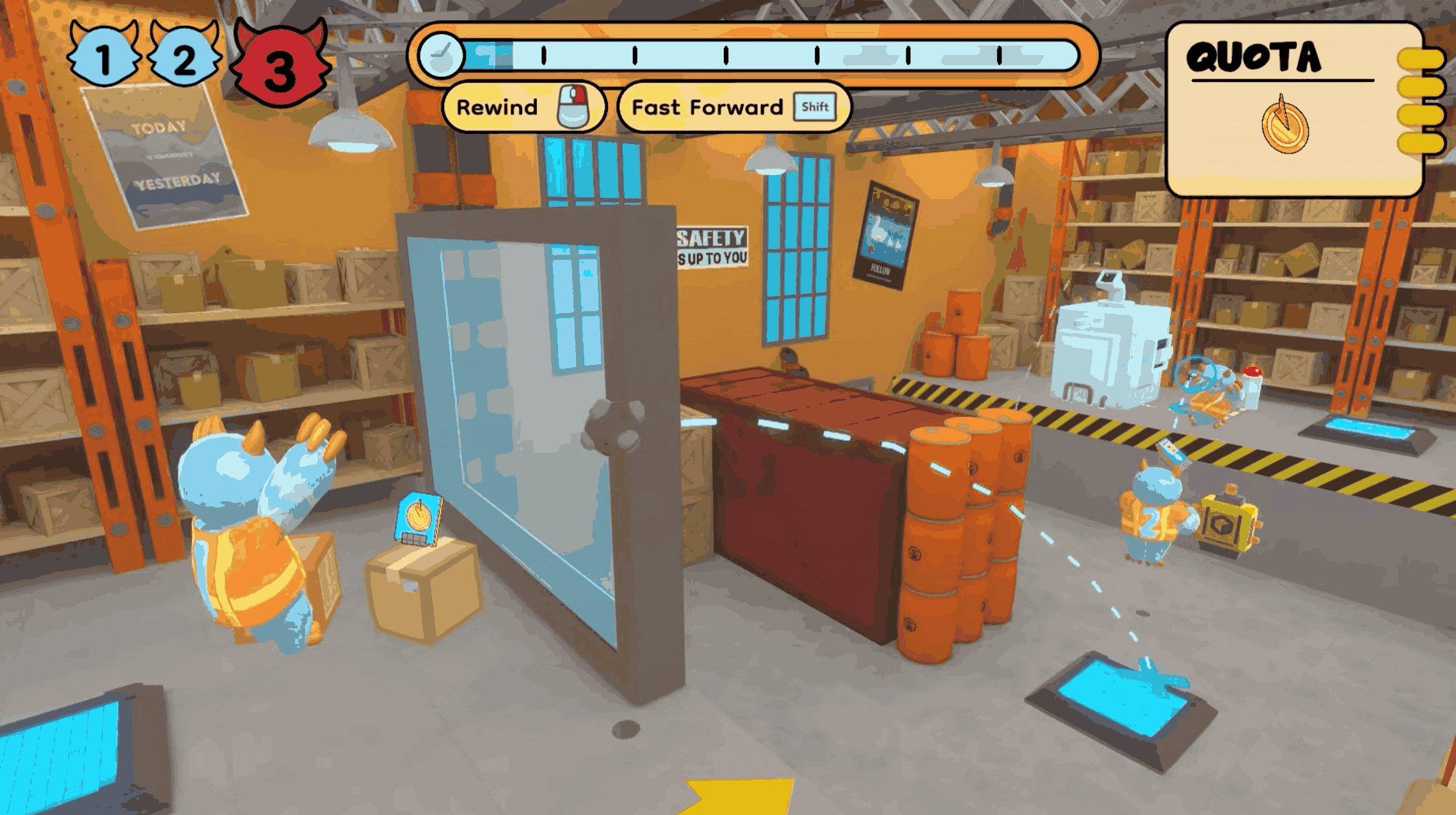Click the Shift key icon beside Fast Forward
The width and height of the screenshot is (1456, 815).
pos(815,106)
